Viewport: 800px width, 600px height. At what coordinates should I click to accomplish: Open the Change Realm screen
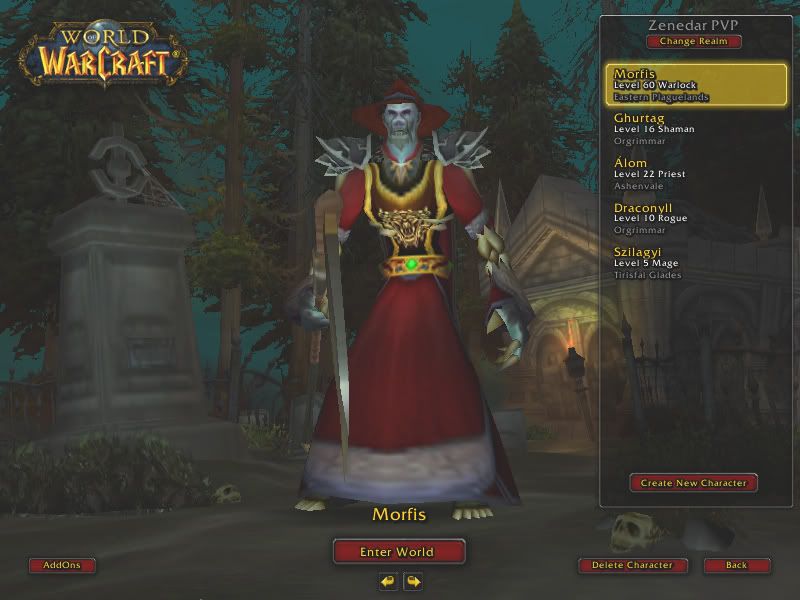point(693,42)
